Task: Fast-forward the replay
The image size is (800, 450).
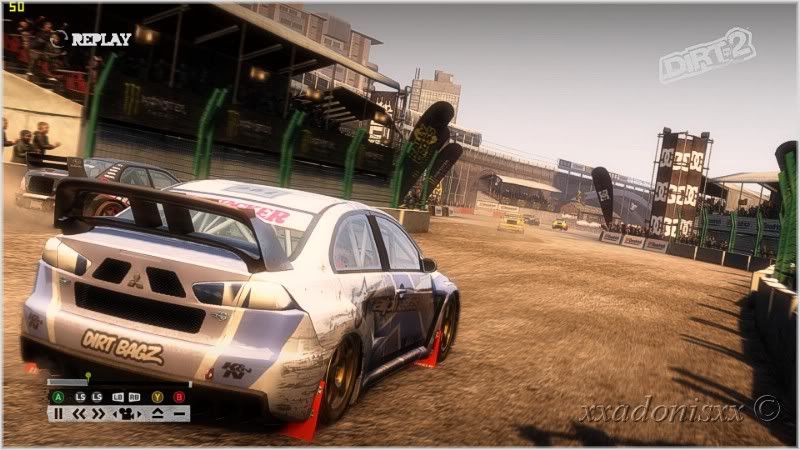Action: [99, 413]
